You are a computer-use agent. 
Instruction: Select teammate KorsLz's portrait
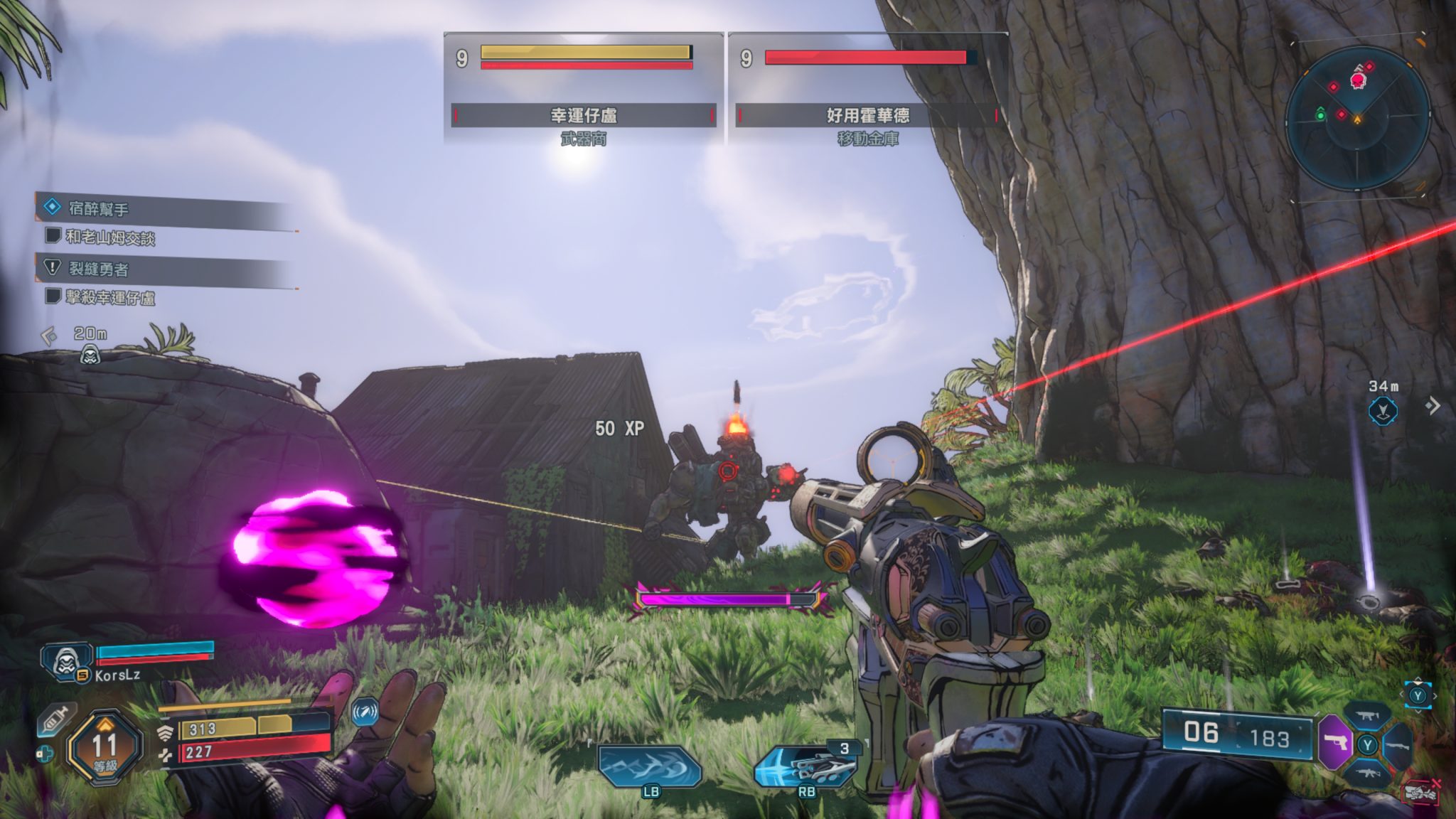tap(66, 661)
